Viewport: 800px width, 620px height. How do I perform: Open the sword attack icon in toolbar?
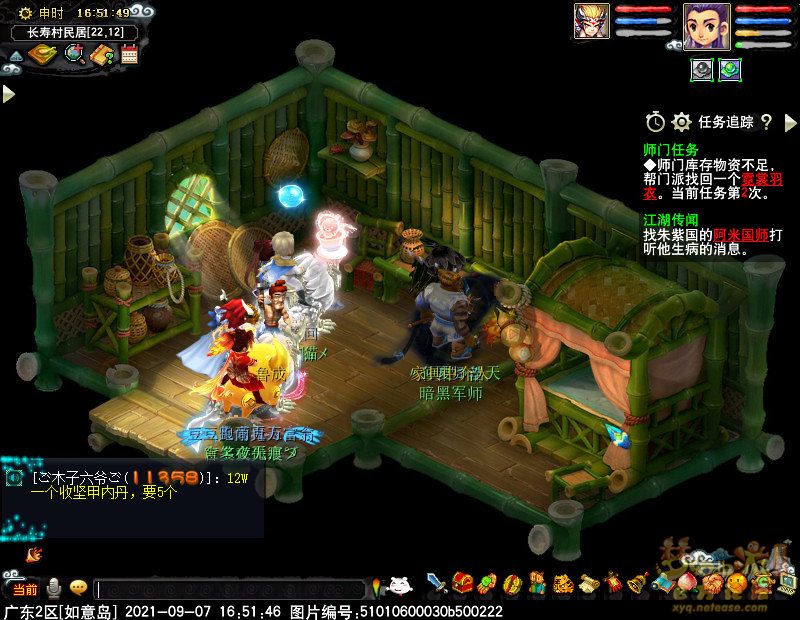click(437, 583)
